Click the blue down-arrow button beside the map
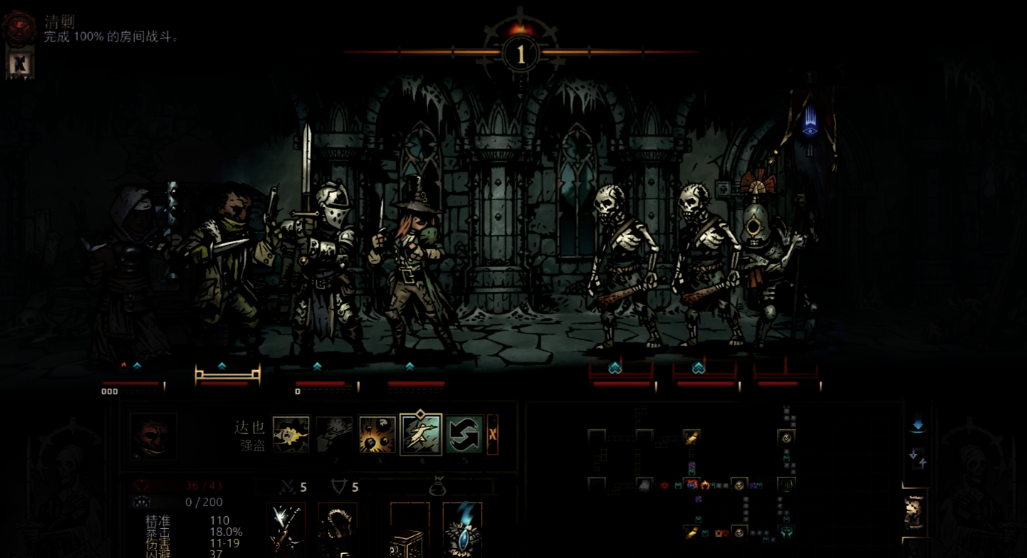 pyautogui.click(x=917, y=425)
